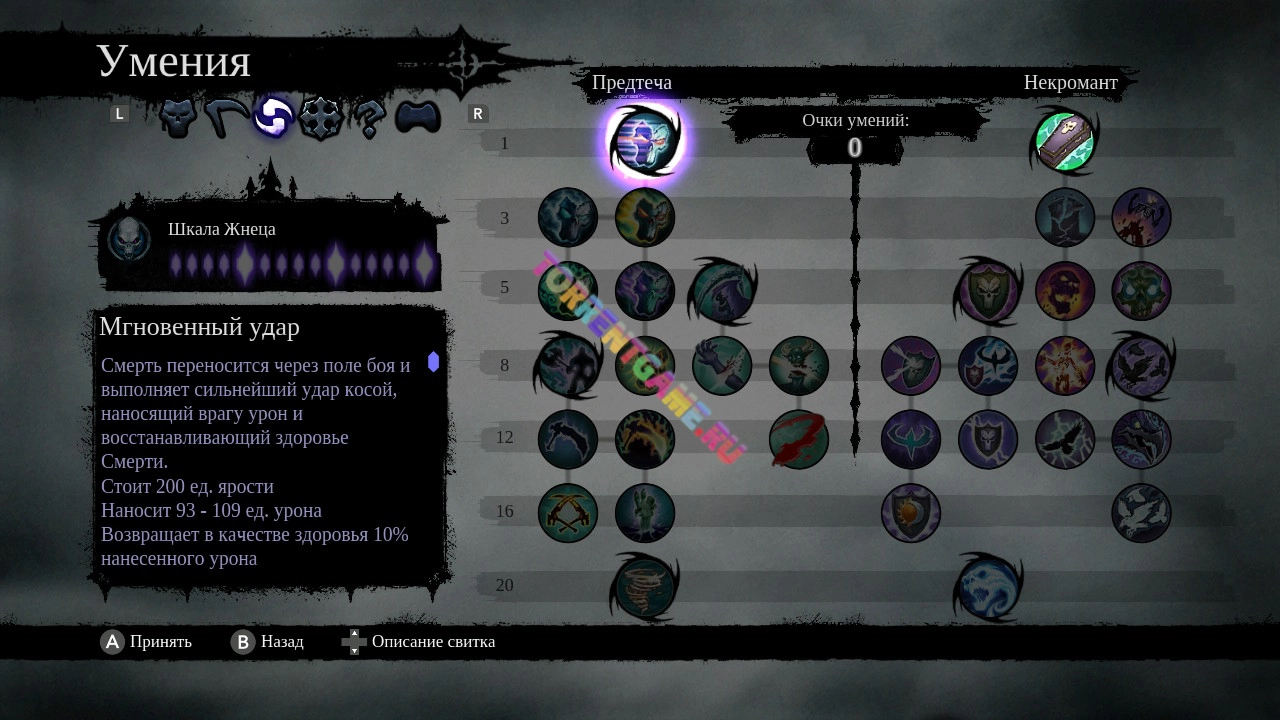Viewport: 1280px width, 720px height.
Task: Choose the red slash skill icon
Action: 798,439
